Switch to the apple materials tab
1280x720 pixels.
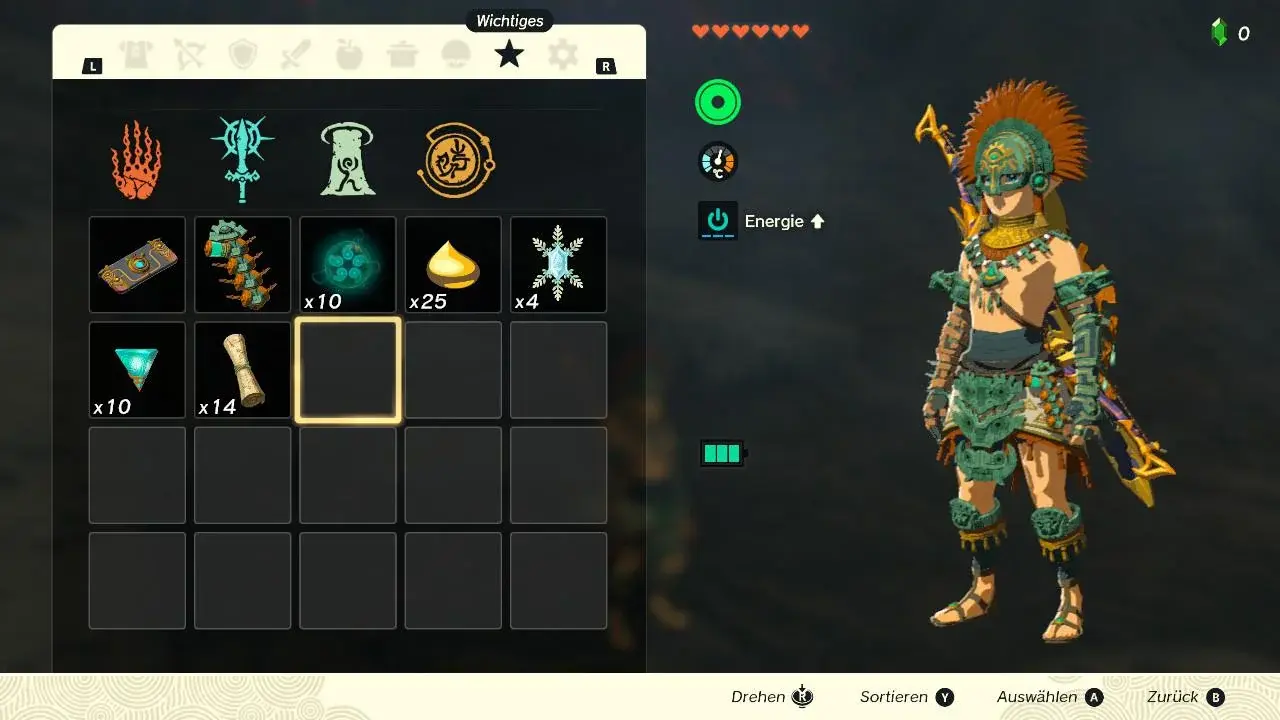[x=349, y=55]
